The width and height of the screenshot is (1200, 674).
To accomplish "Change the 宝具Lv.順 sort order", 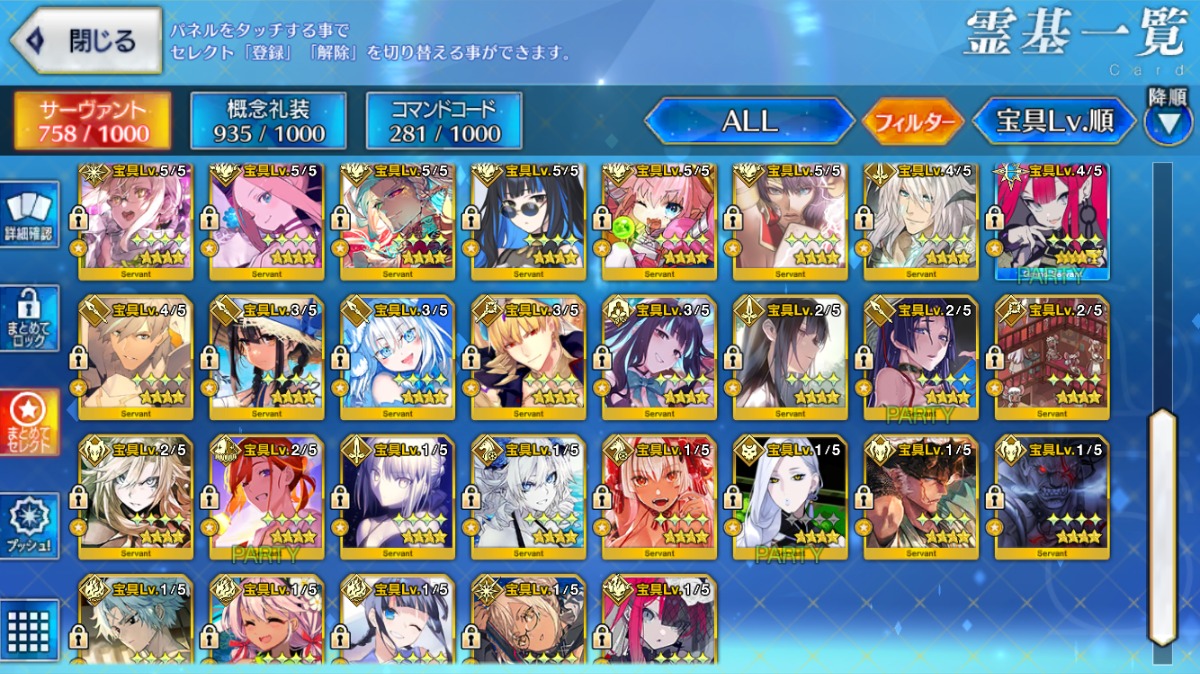I will coord(1055,122).
